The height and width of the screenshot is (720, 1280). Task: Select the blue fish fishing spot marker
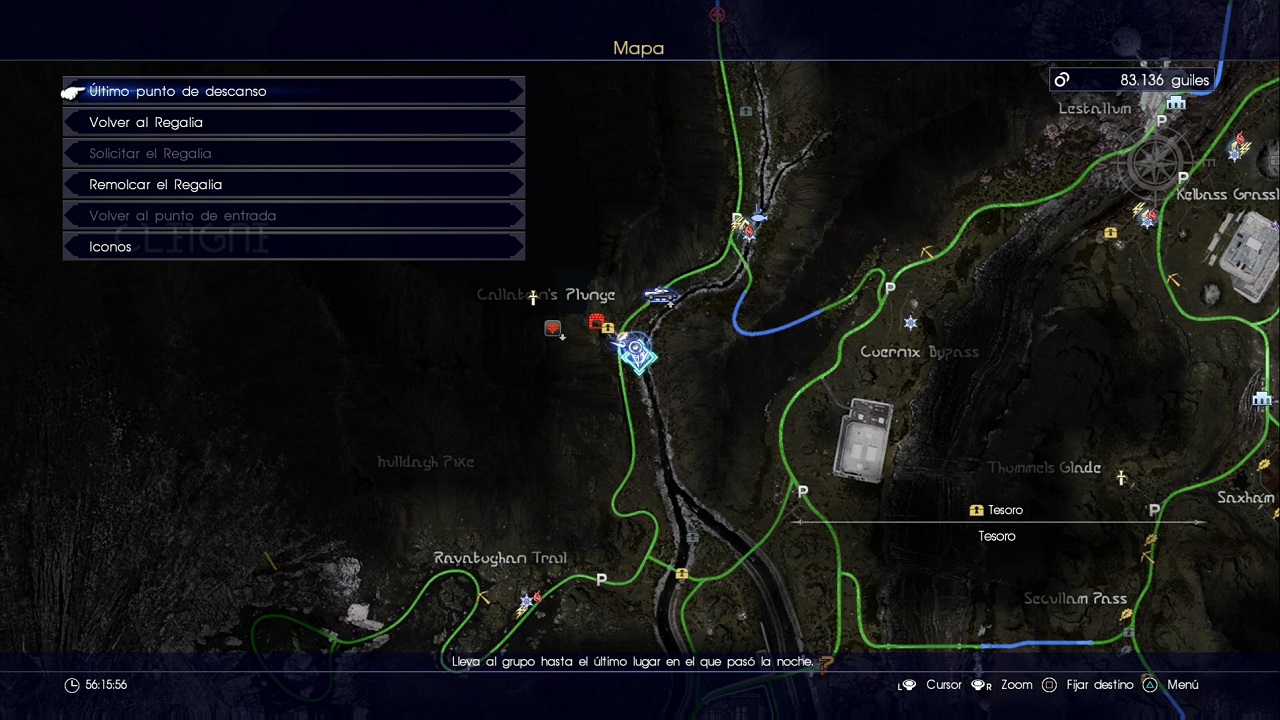pos(758,215)
